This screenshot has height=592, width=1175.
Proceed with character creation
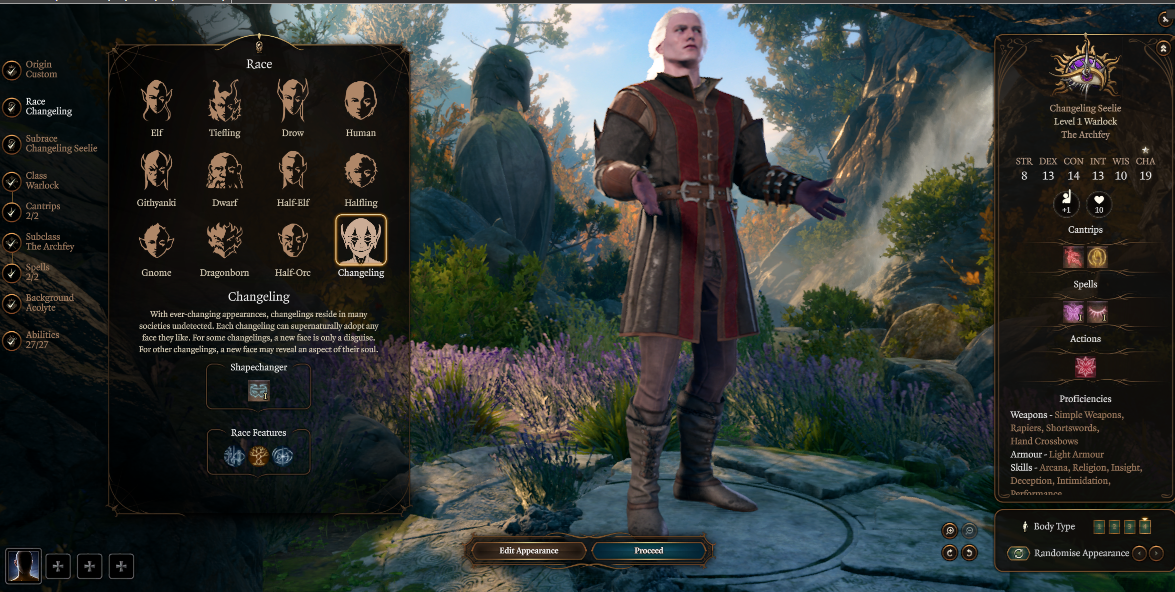[x=649, y=550]
